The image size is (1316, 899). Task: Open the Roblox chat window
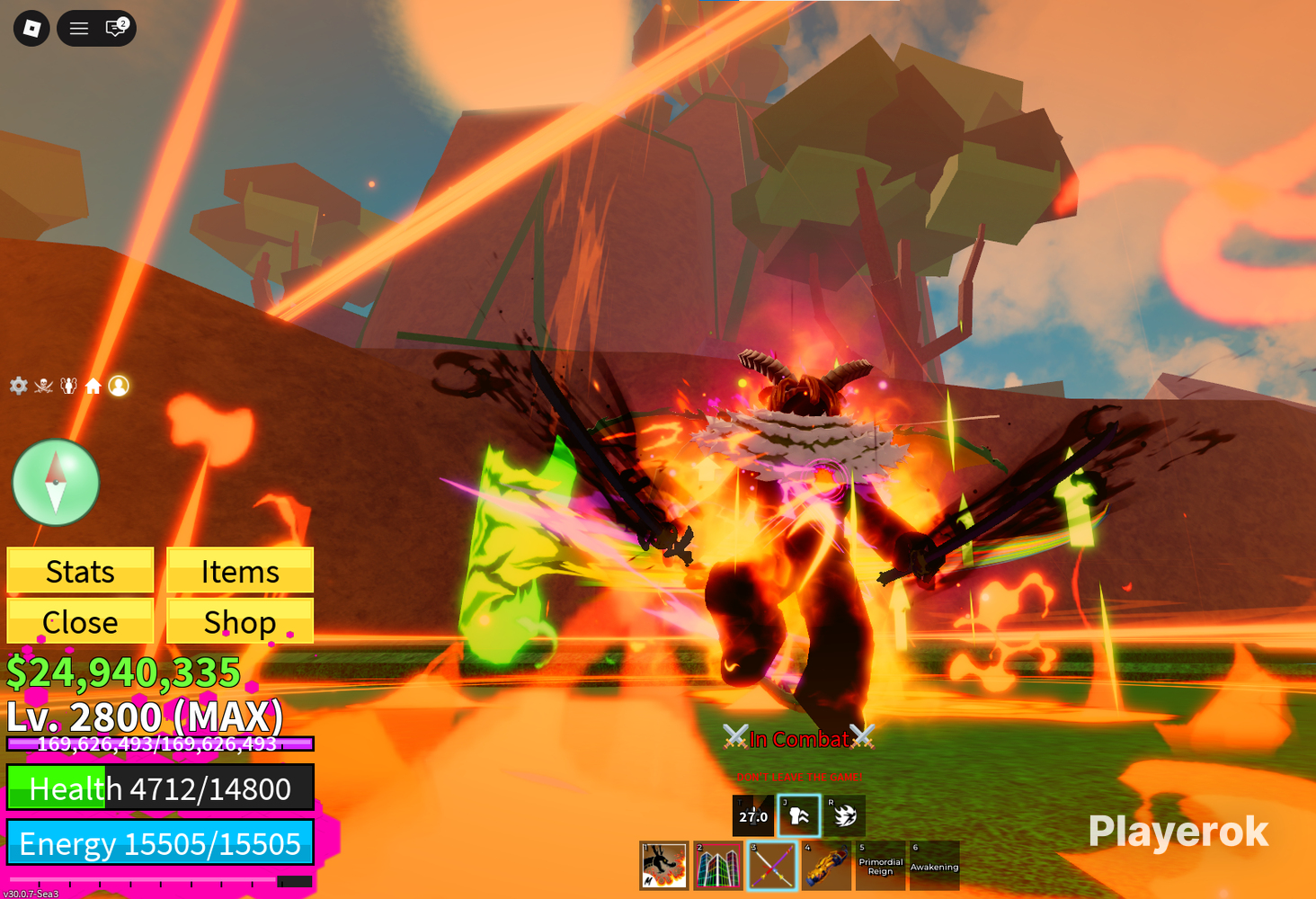point(116,28)
